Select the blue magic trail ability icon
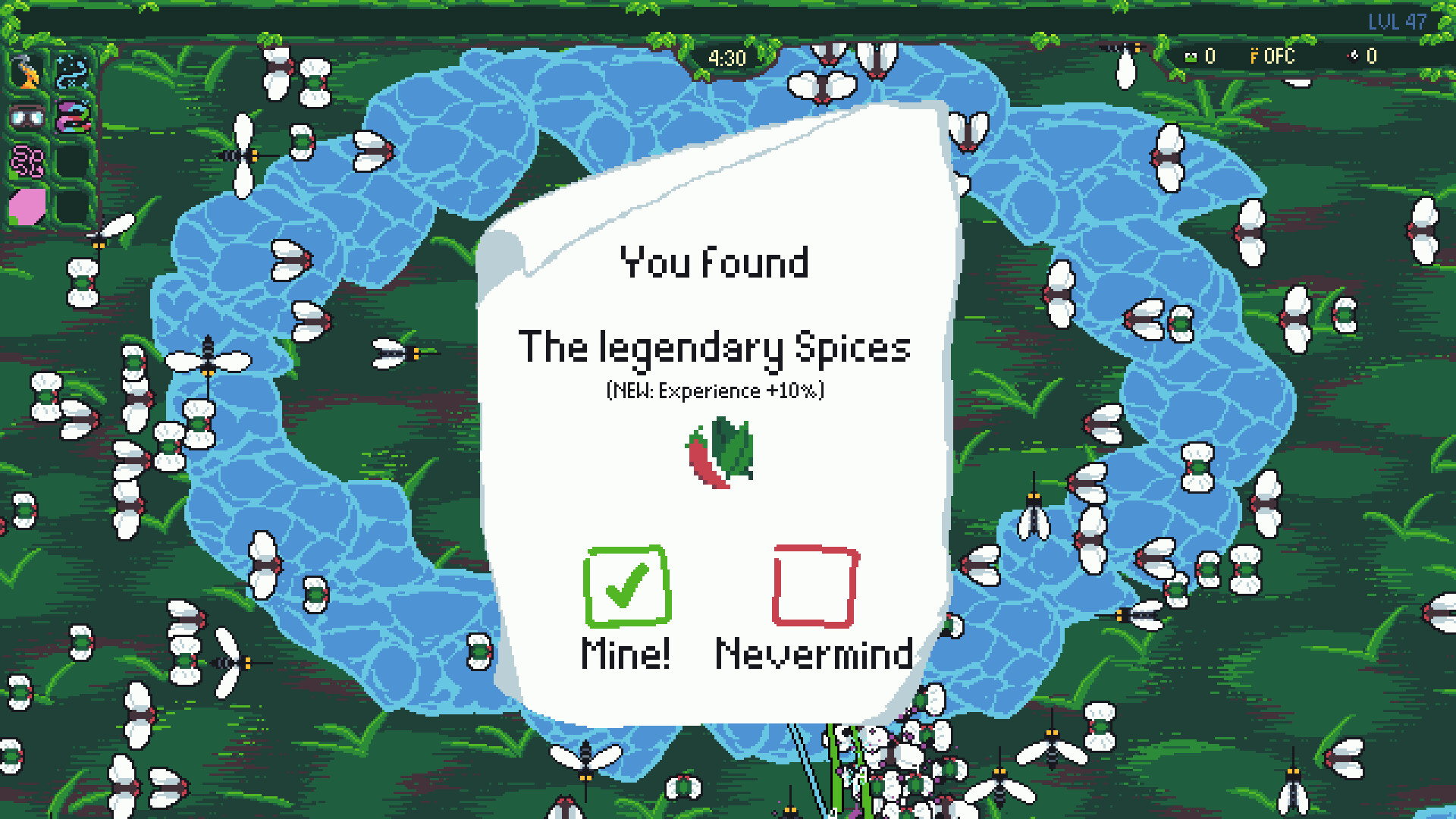Viewport: 1456px width, 819px height. [72, 72]
